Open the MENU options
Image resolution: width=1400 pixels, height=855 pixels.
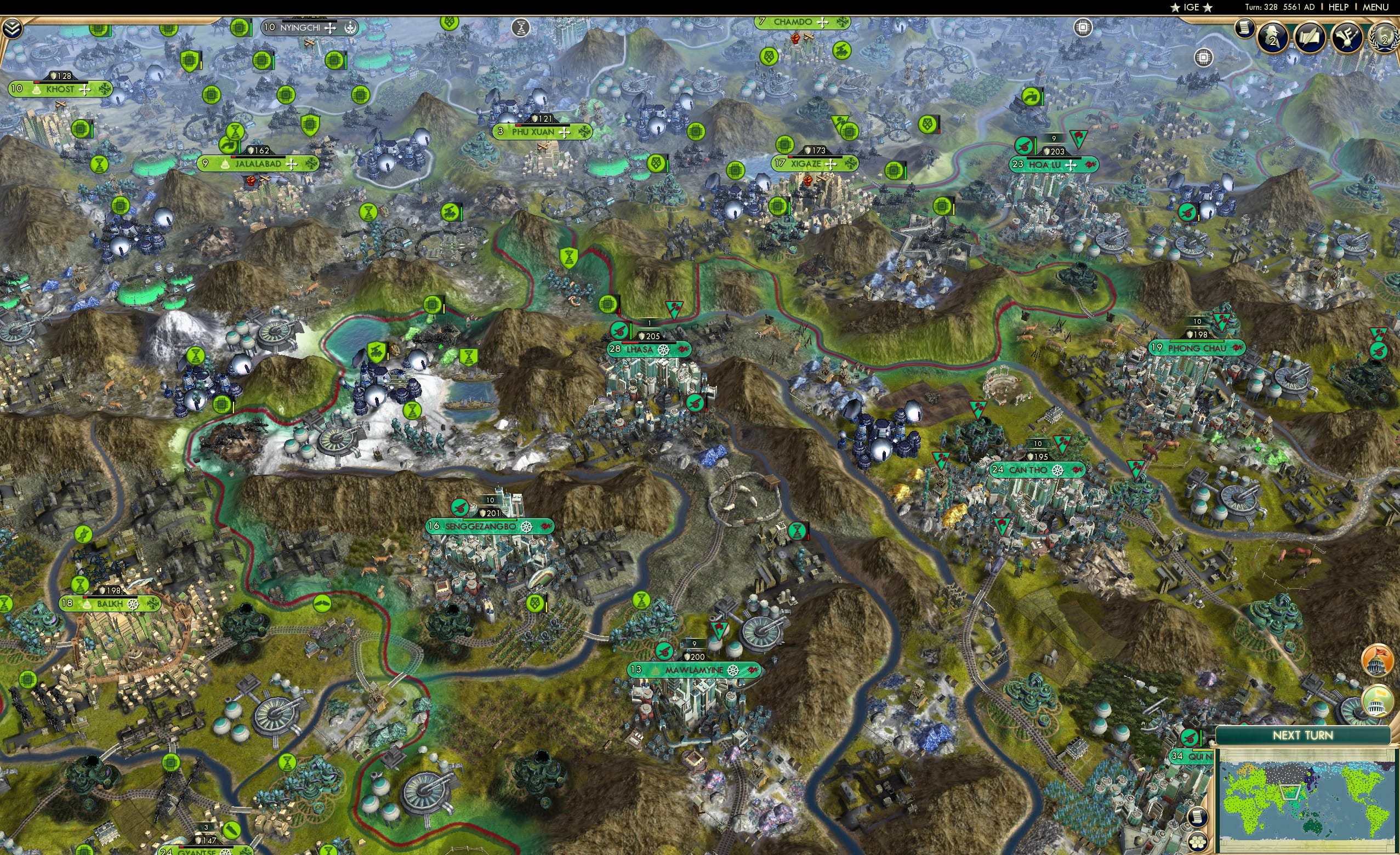[x=1375, y=7]
